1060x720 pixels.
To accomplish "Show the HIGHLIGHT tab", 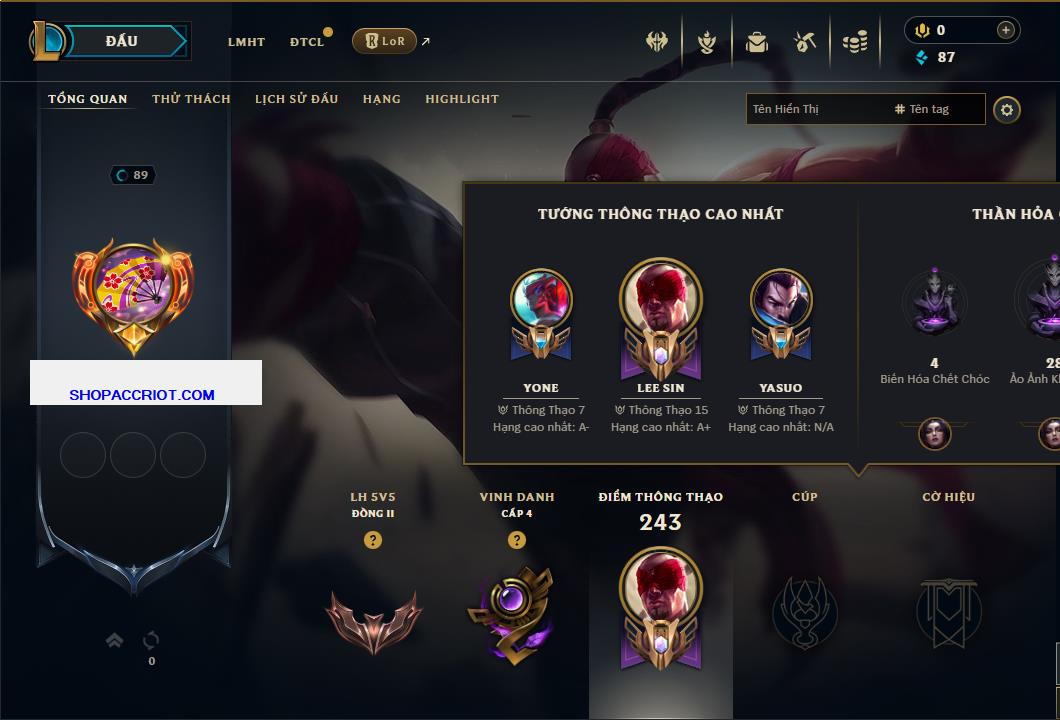I will pos(462,99).
